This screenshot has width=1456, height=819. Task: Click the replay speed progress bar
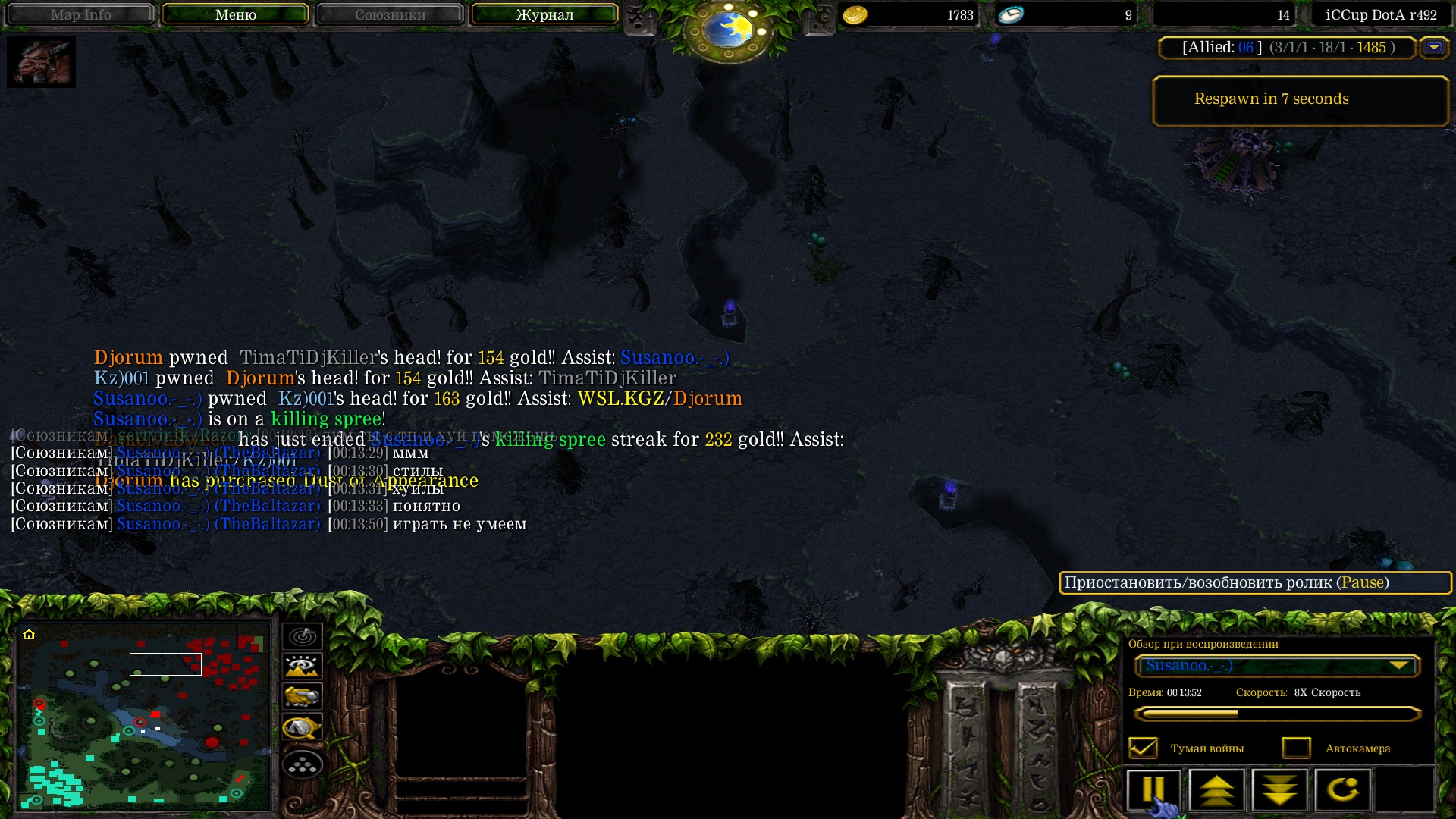tap(1277, 714)
